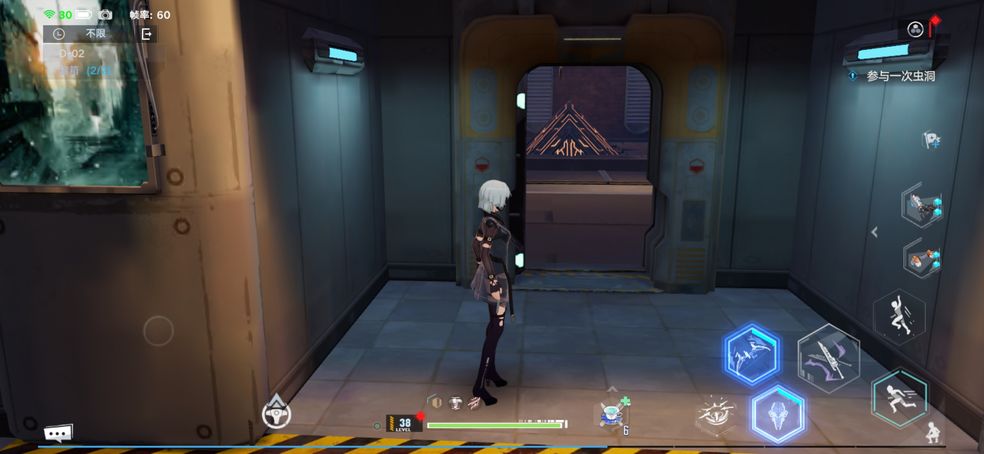Activate the glowing blue blade skill
This screenshot has width=984, height=454.
tap(753, 353)
